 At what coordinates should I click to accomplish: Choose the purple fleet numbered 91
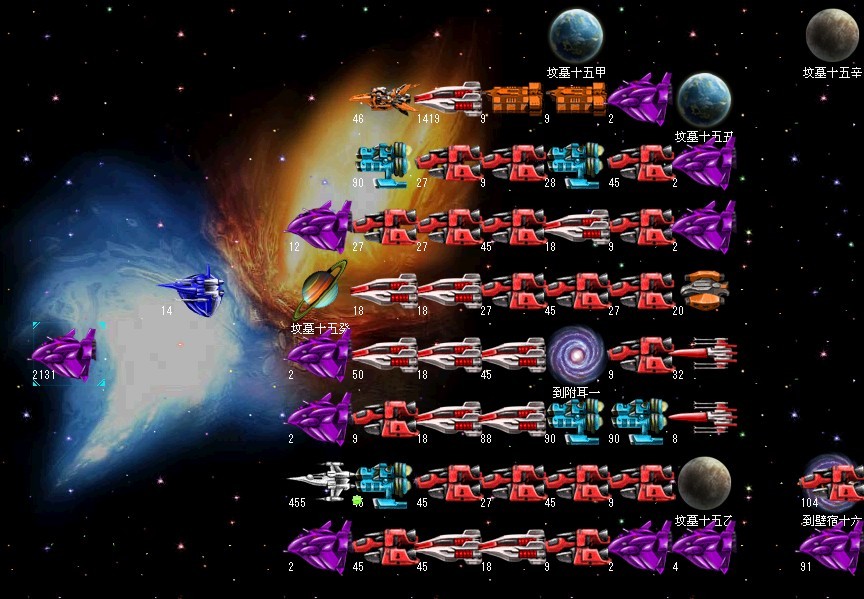(832, 548)
